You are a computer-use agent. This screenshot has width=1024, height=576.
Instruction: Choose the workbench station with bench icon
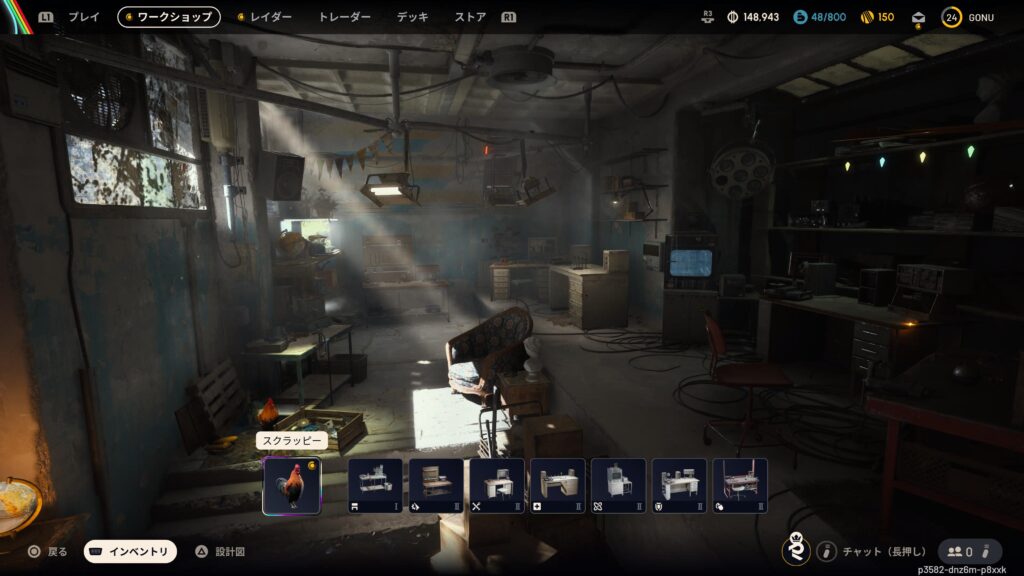point(375,485)
